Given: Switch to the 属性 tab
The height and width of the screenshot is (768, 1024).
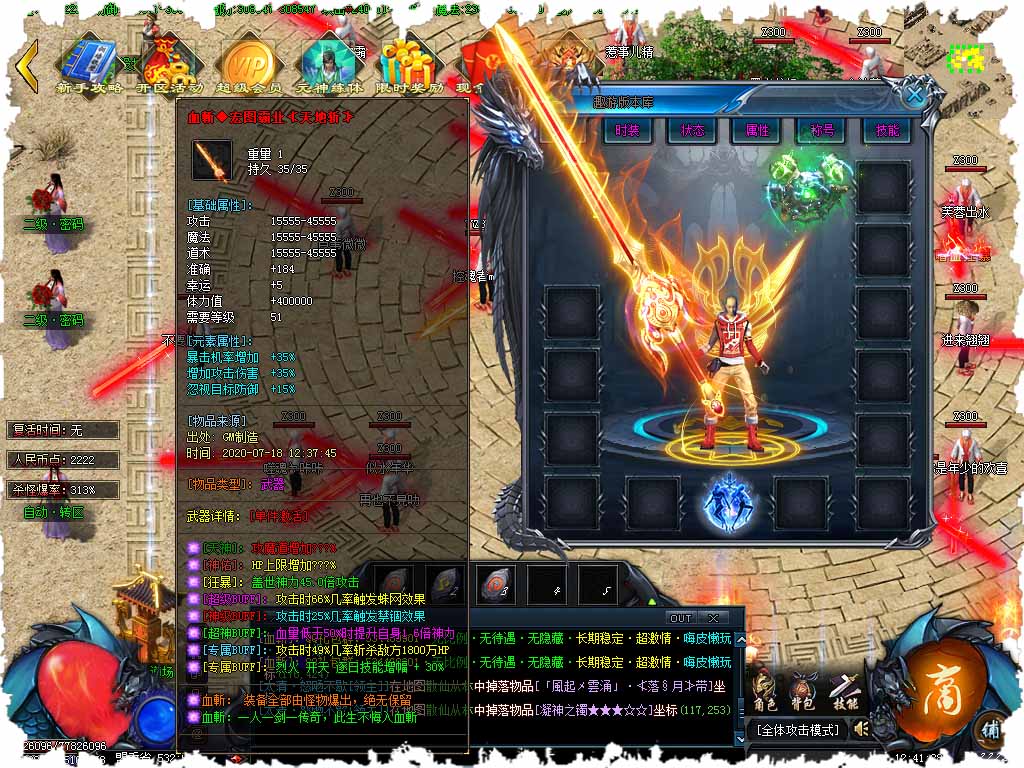Looking at the screenshot, I should (757, 131).
